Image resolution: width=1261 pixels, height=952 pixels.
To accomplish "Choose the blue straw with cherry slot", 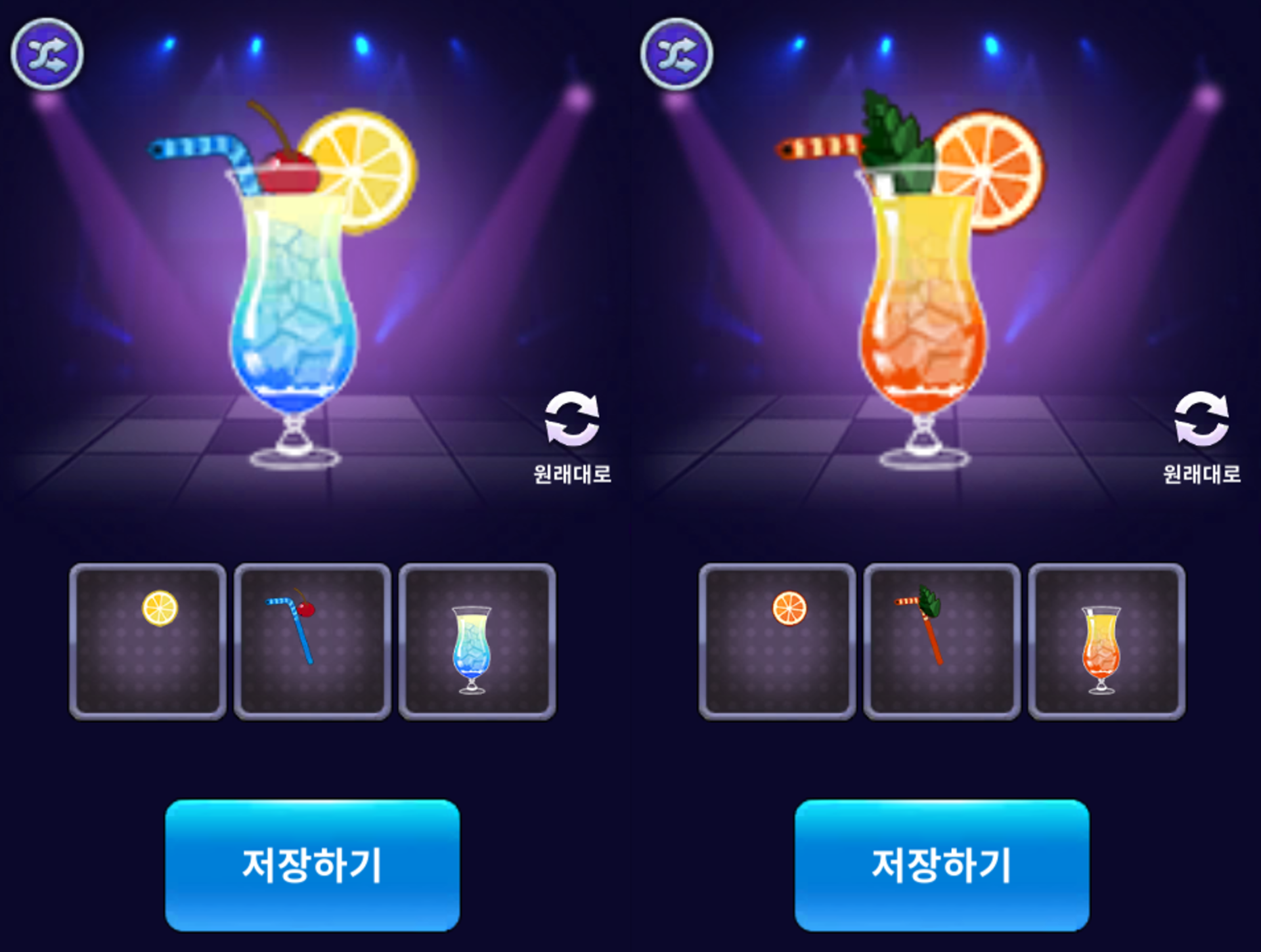I will click(313, 641).
